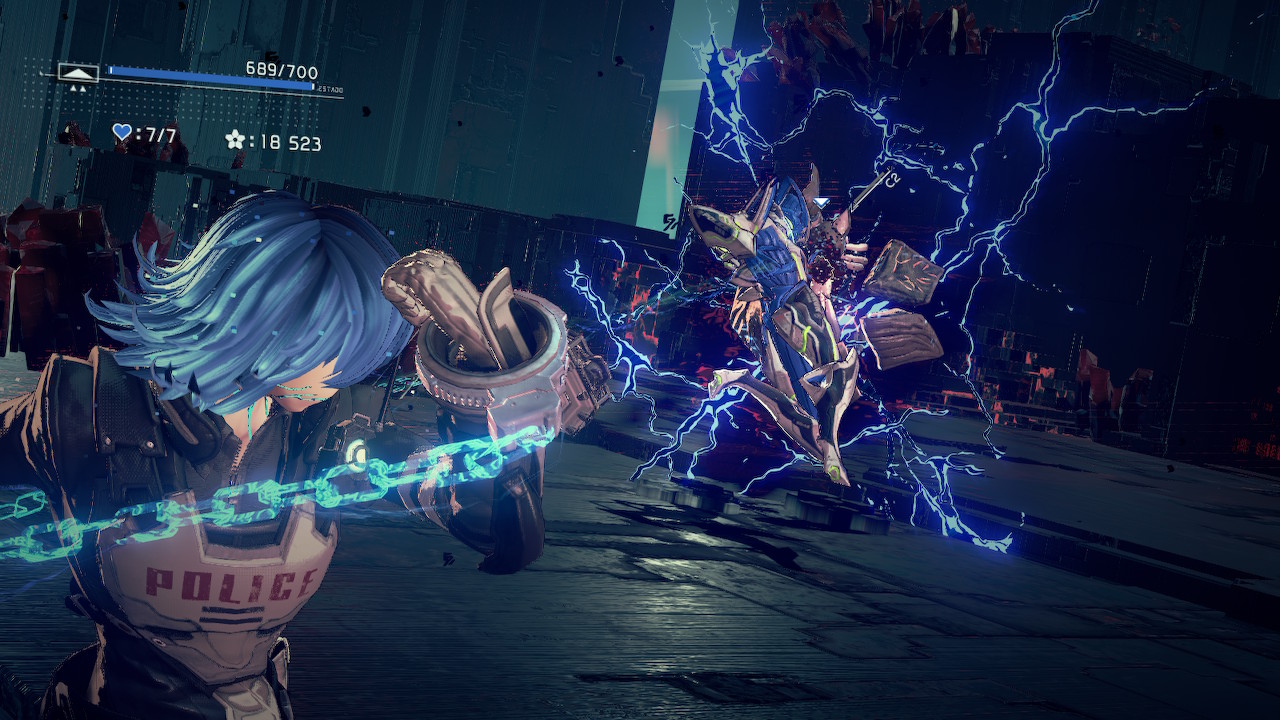Click the white flower currency icon

point(235,140)
